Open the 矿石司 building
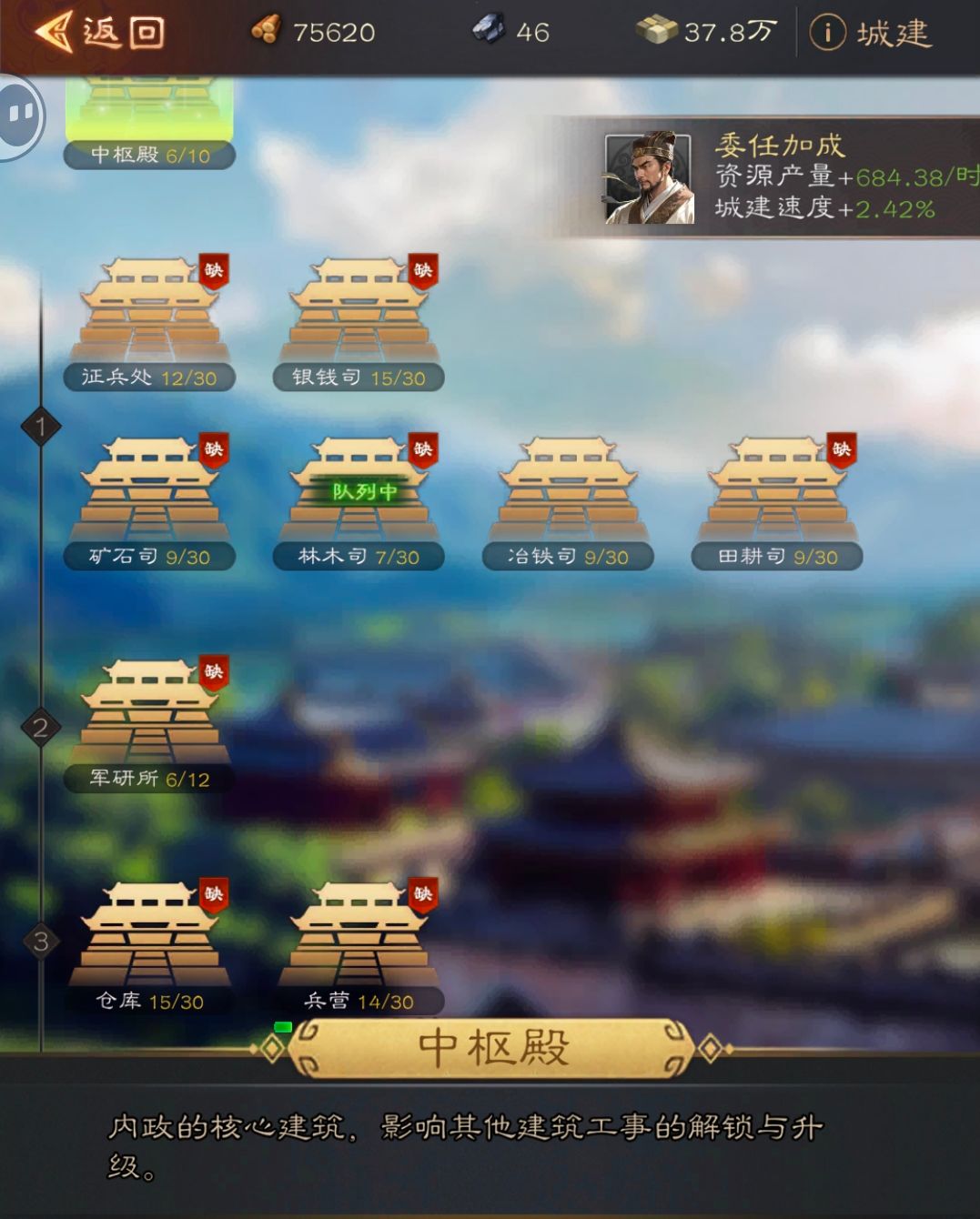This screenshot has height=1219, width=980. [150, 493]
